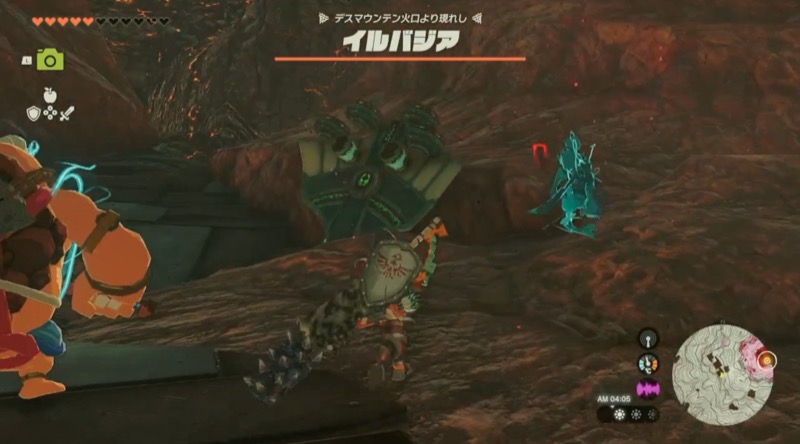Open the green camera ability icon
The width and height of the screenshot is (800, 444).
[49, 60]
